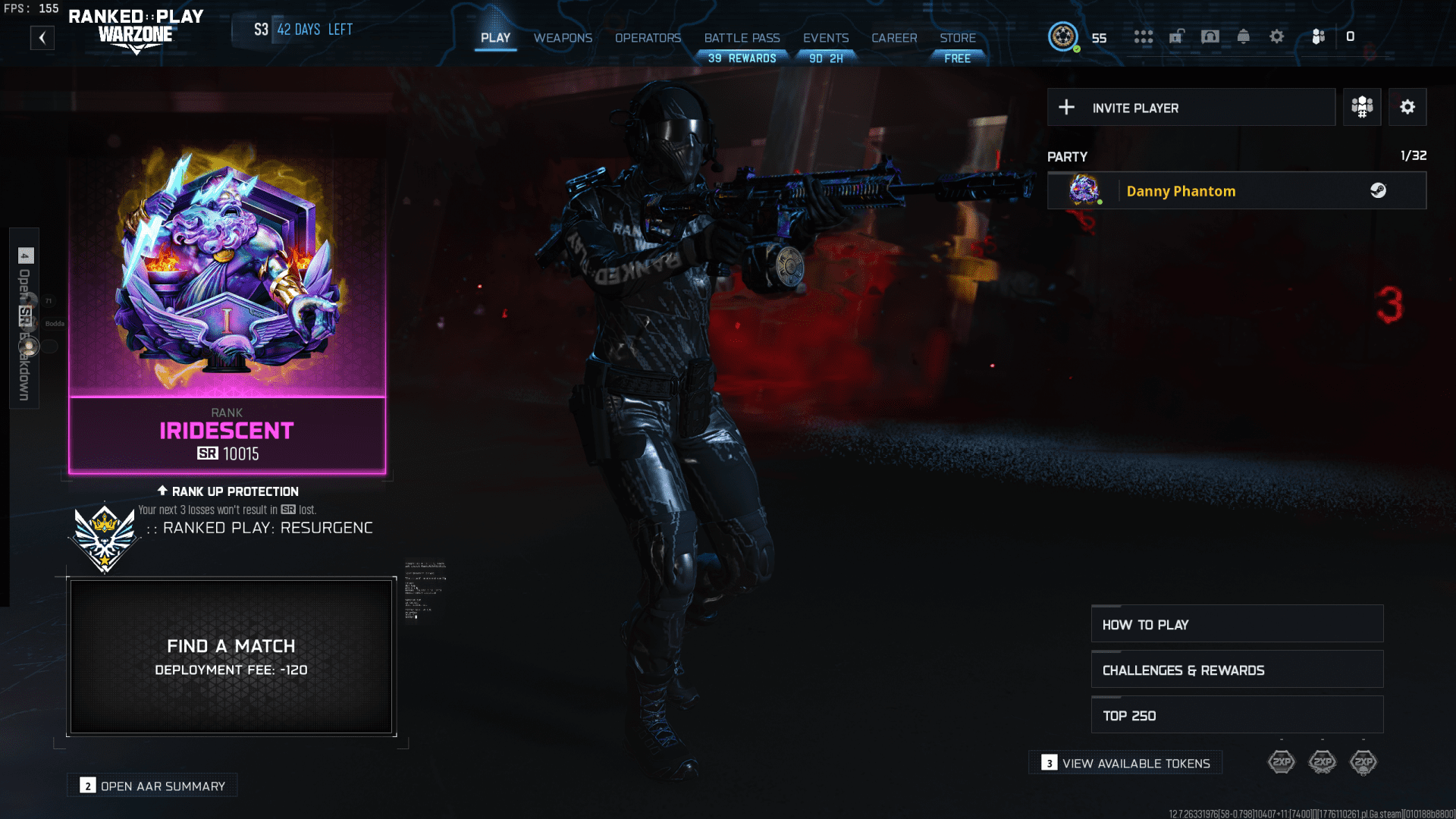The image size is (1456, 819).
Task: Click the leftmost 2XP token icon
Action: click(x=1282, y=762)
